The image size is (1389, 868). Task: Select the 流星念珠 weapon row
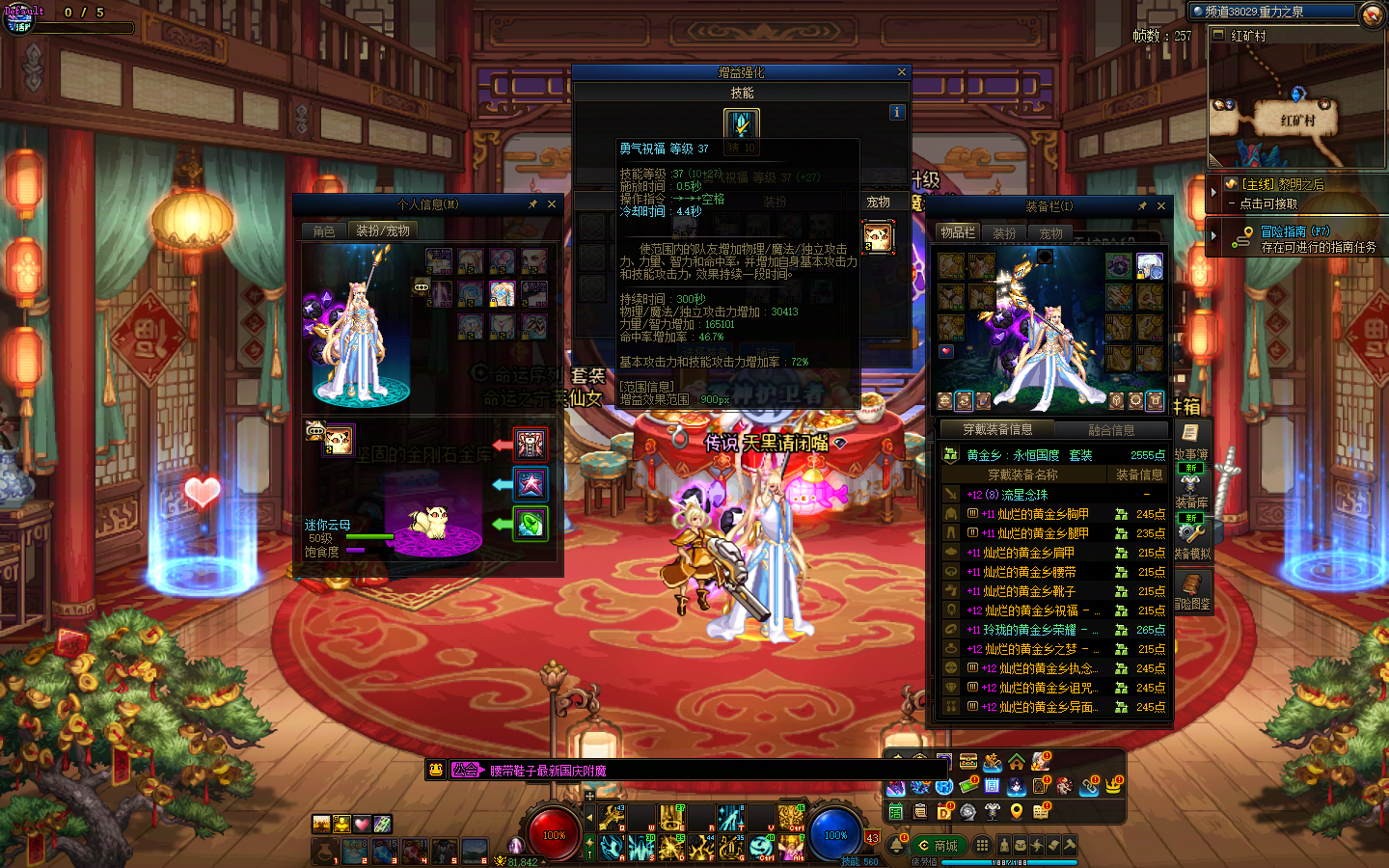(x=1024, y=495)
